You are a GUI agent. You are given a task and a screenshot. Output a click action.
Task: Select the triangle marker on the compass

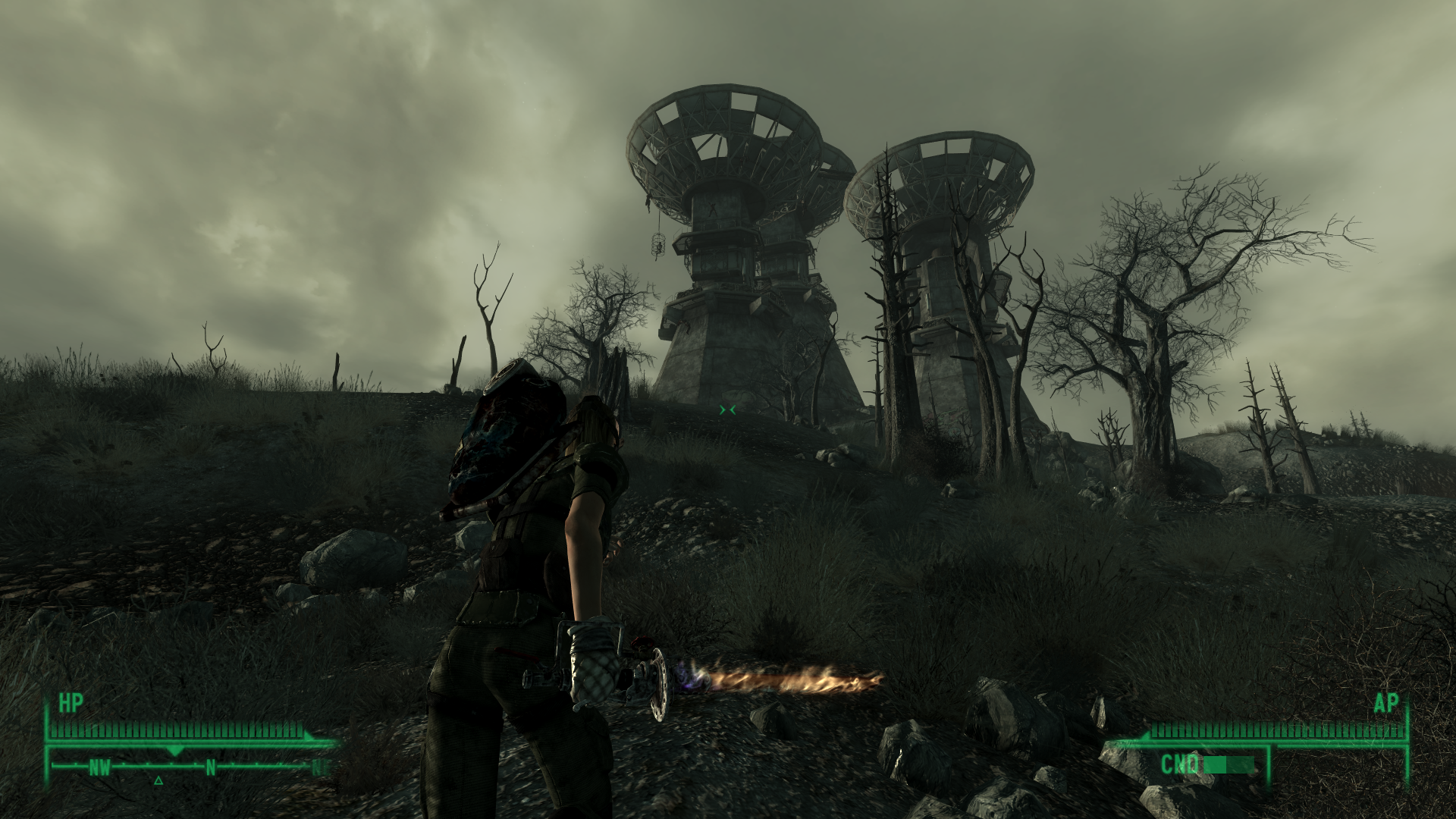pyautogui.click(x=158, y=780)
